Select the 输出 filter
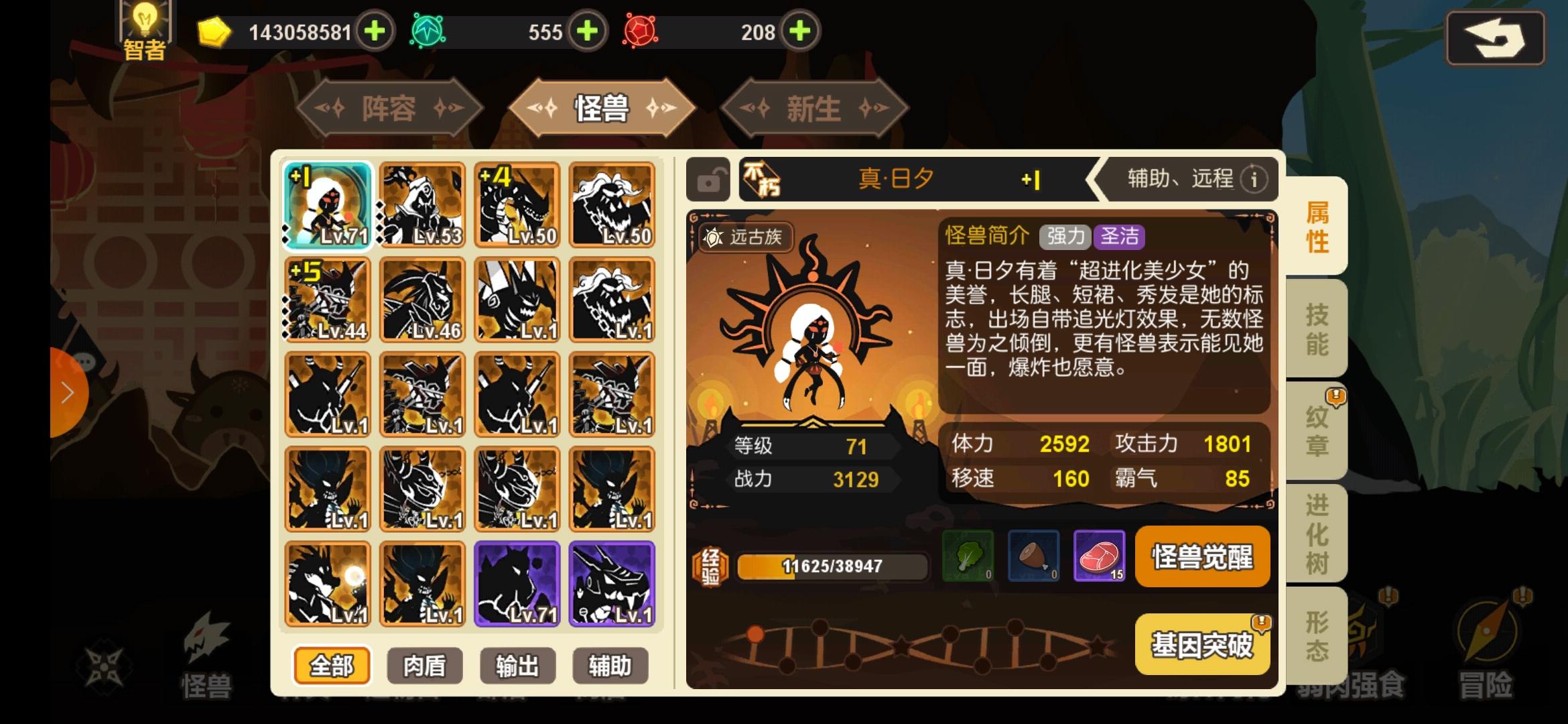The width and height of the screenshot is (1568, 724). coord(517,665)
